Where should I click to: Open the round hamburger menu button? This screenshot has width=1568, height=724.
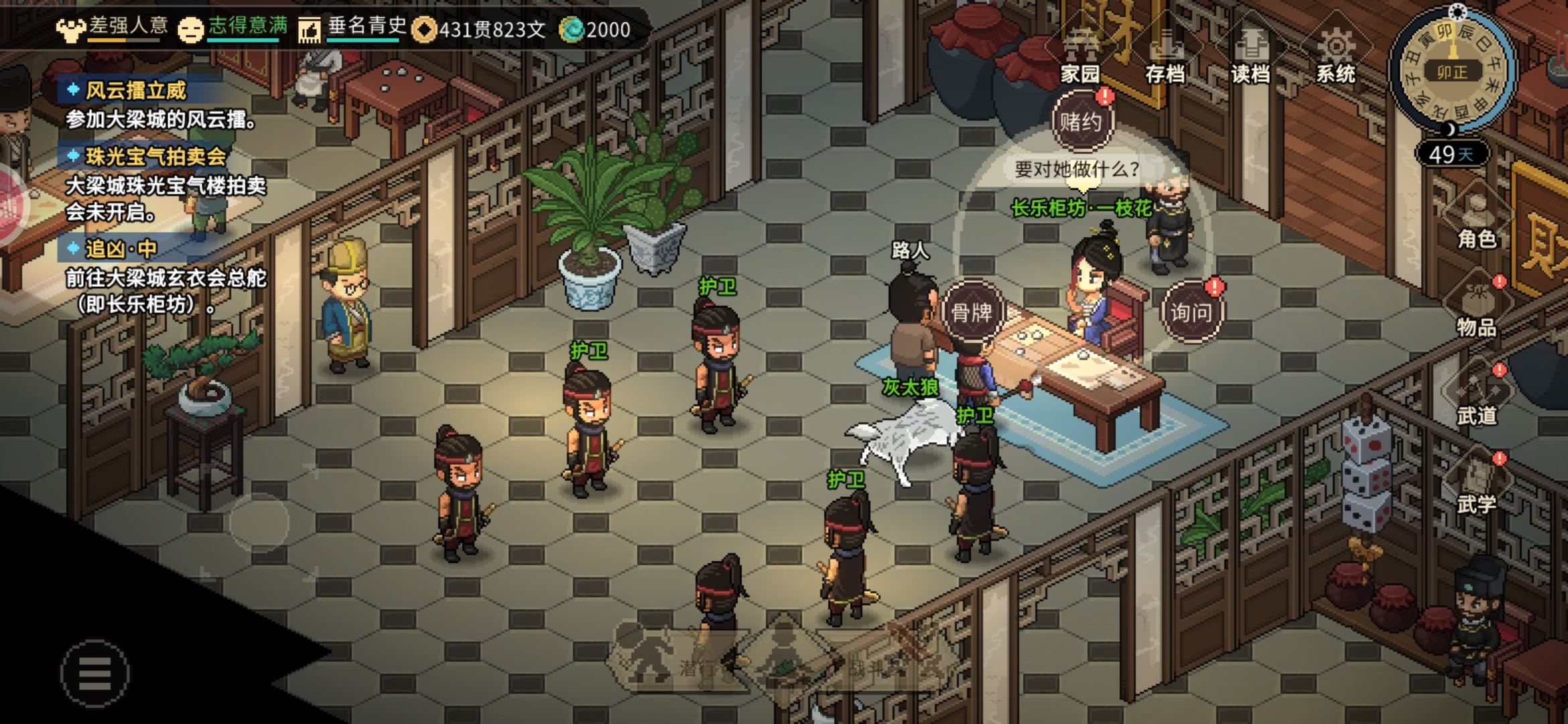[x=94, y=673]
